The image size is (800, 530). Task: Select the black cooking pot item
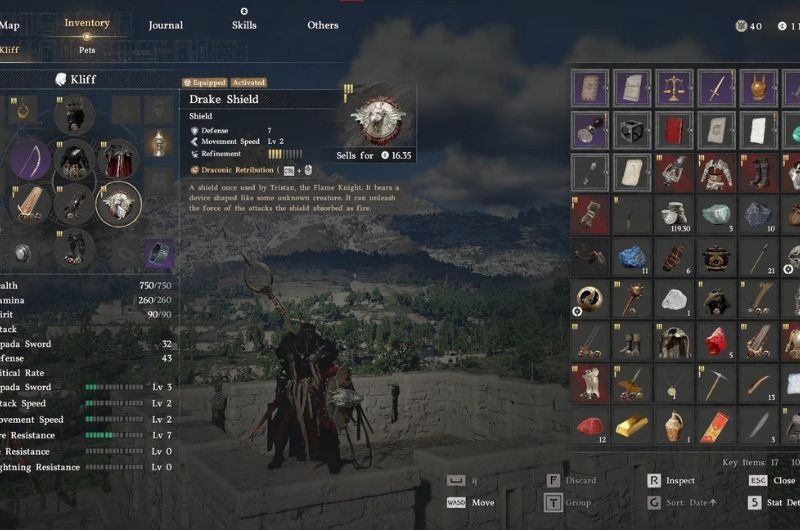pyautogui.click(x=716, y=257)
